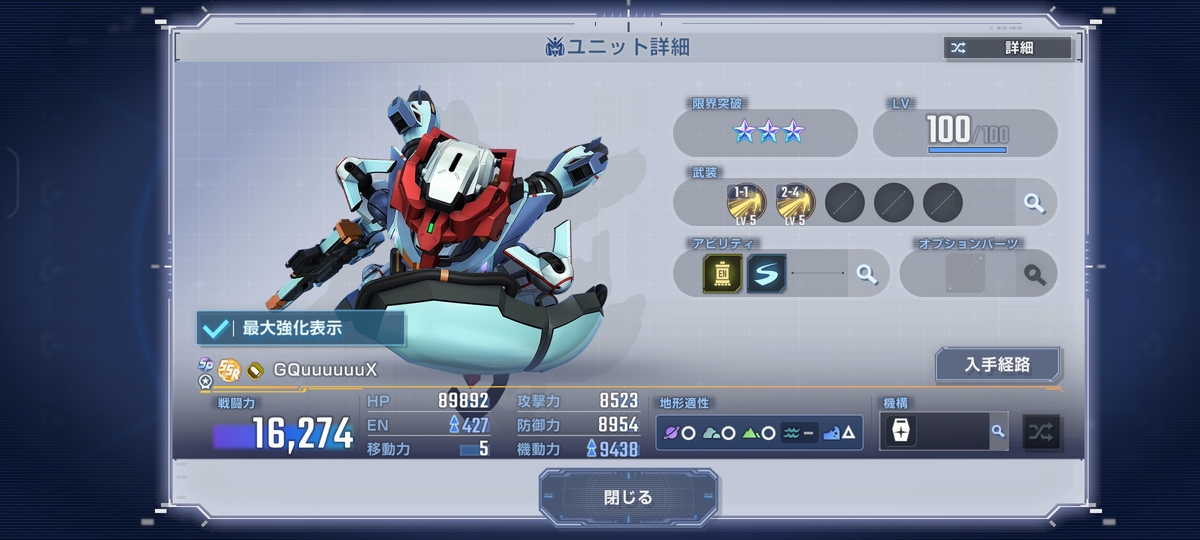
Task: Select the 2-4 weapon icon
Action: pyautogui.click(x=795, y=203)
